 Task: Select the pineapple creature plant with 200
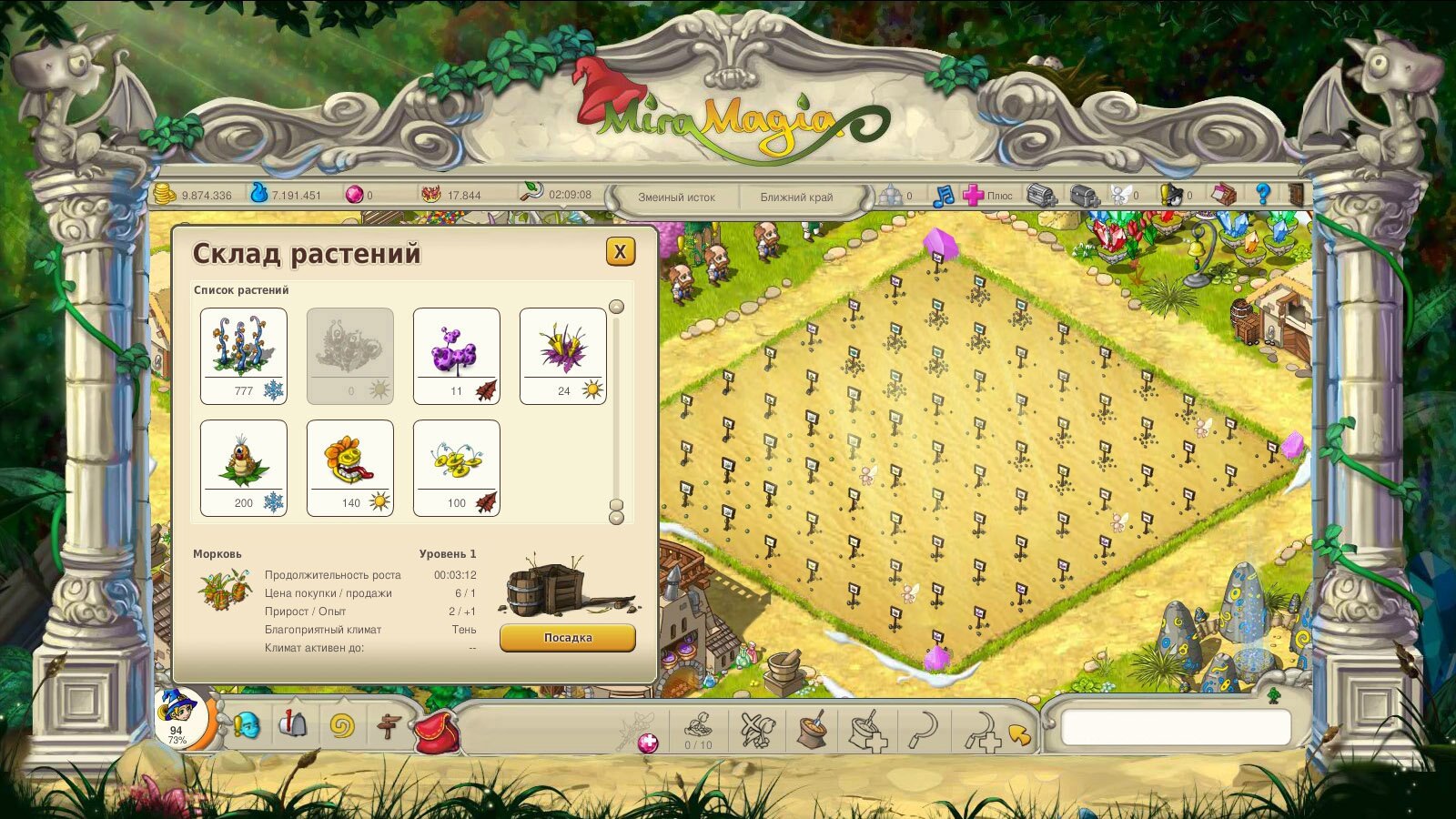[x=243, y=467]
